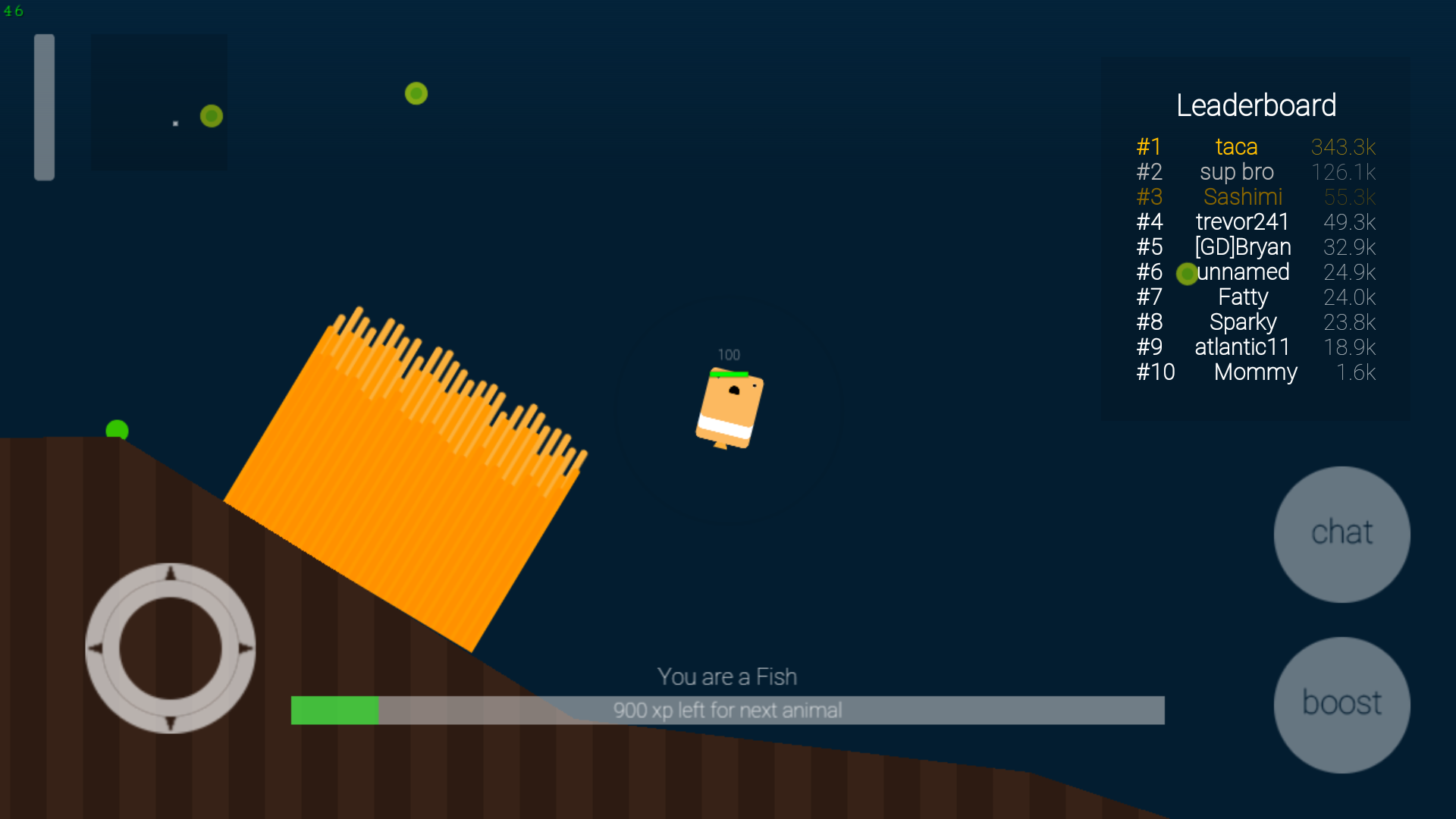Screen dimensions: 1456x819
Task: Select Sashimi at rank #3
Action: click(x=1243, y=196)
